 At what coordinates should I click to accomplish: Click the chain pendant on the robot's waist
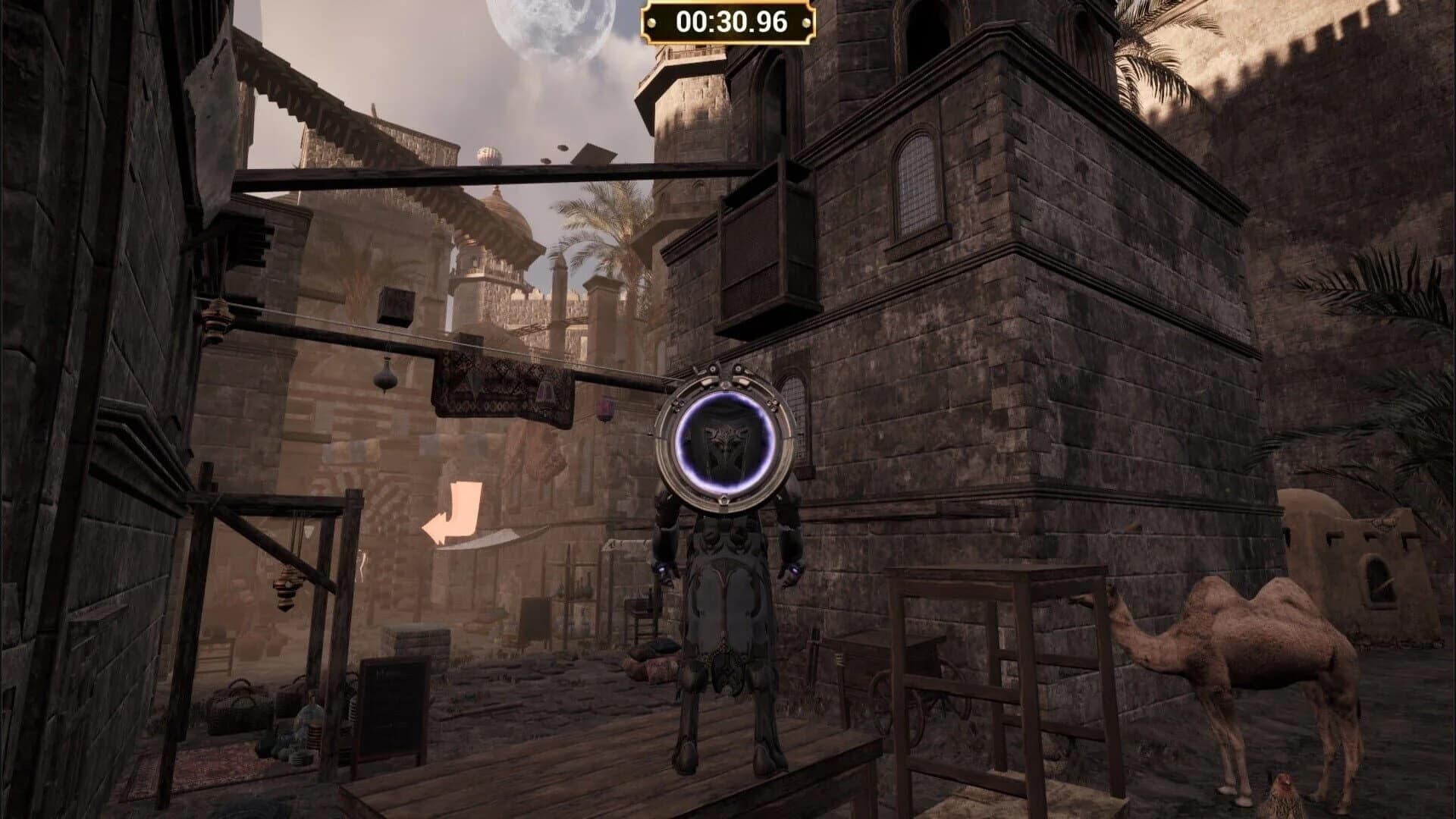pos(723,659)
